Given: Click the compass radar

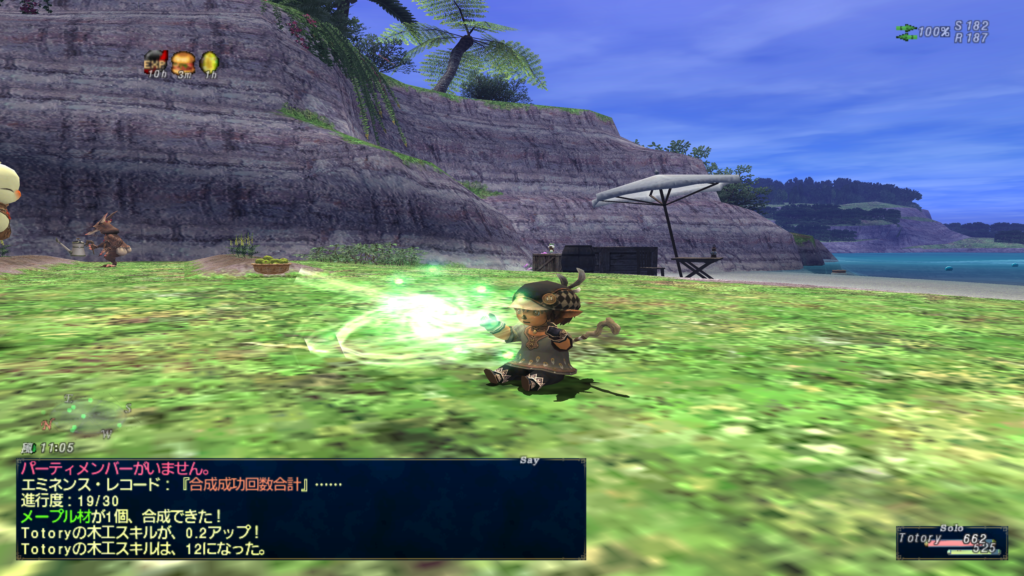Looking at the screenshot, I should point(95,412).
